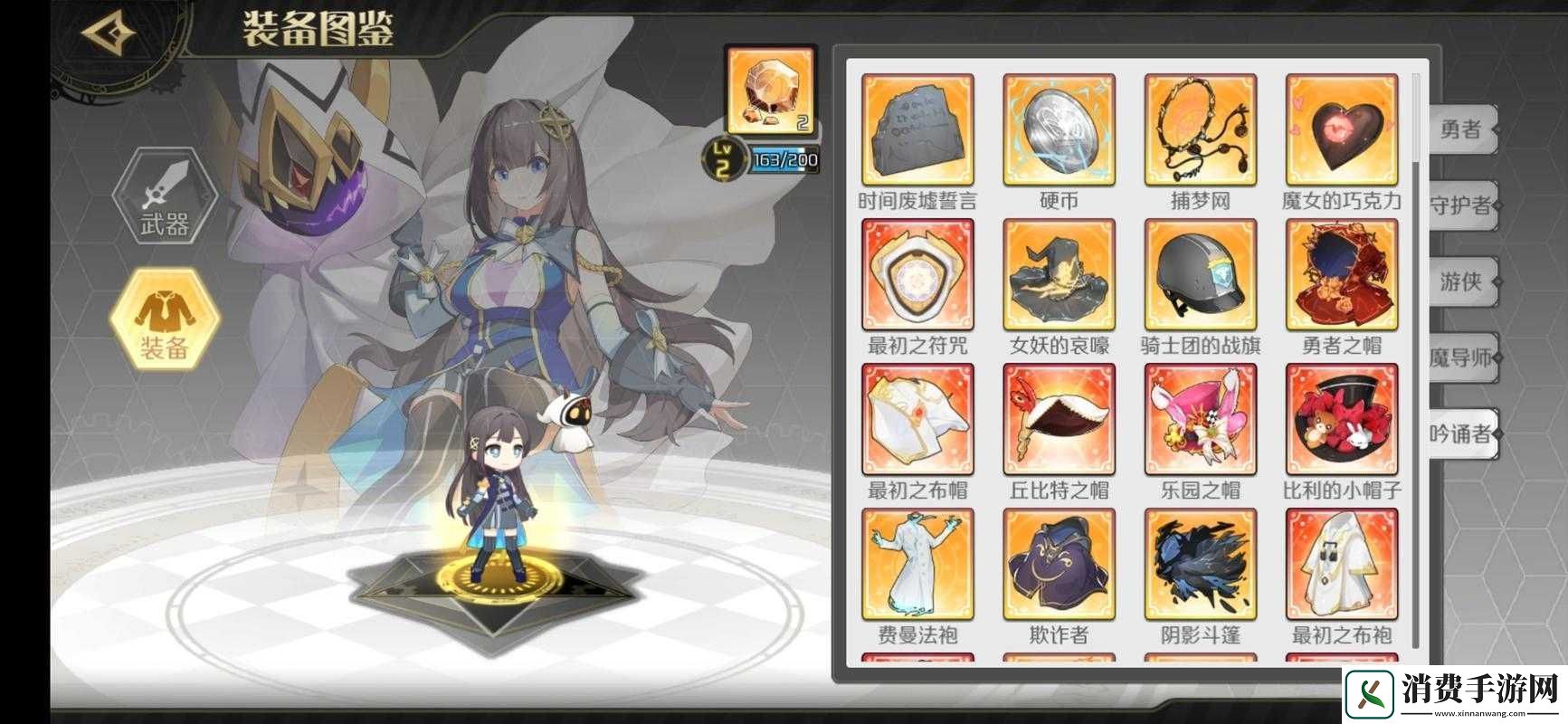Select the 时间废墟誓言 stone tablet
This screenshot has width=1568, height=724.
(x=917, y=130)
